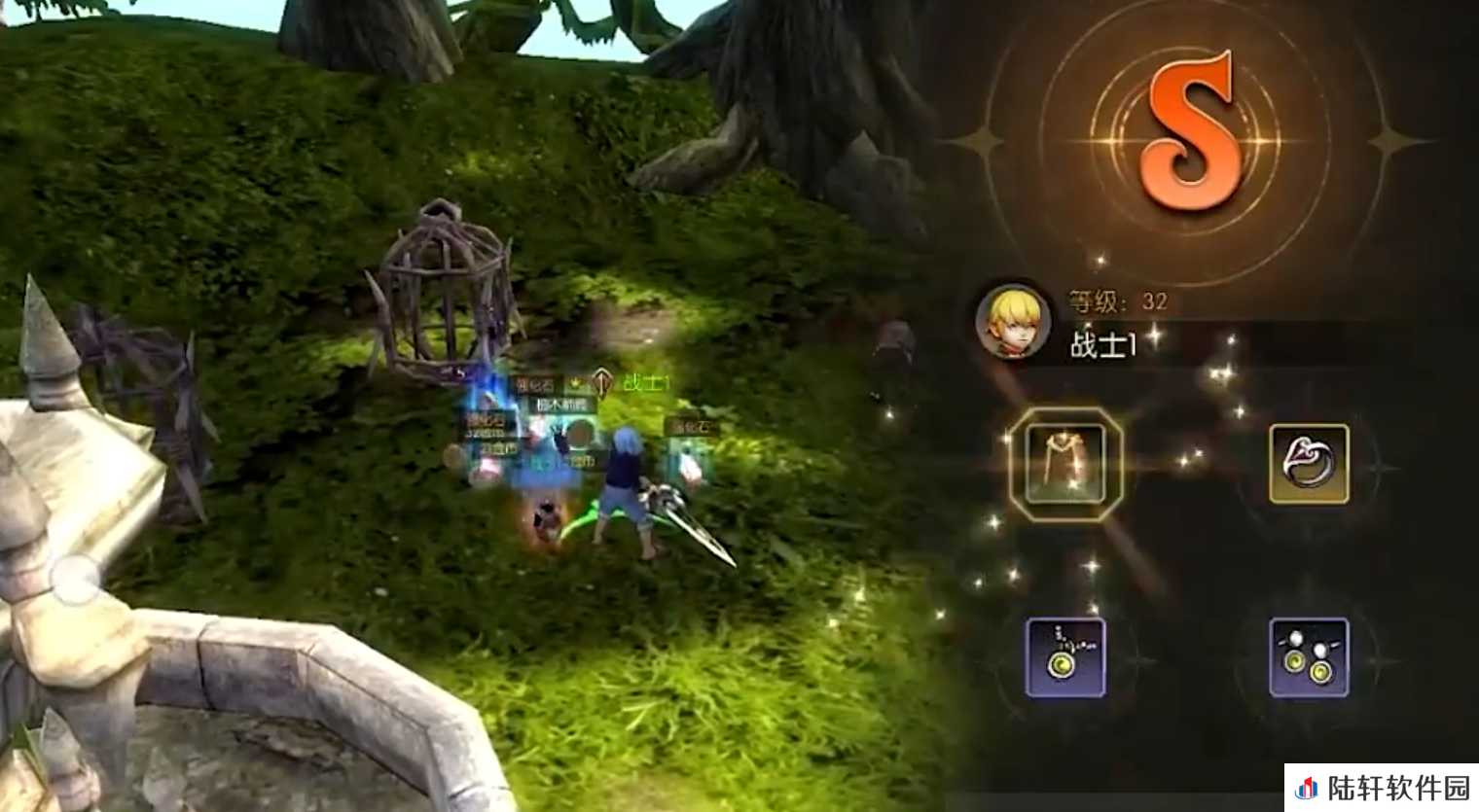The image size is (1479, 812).
Task: Select the twin gold orbs reward slot
Action: point(1309,657)
